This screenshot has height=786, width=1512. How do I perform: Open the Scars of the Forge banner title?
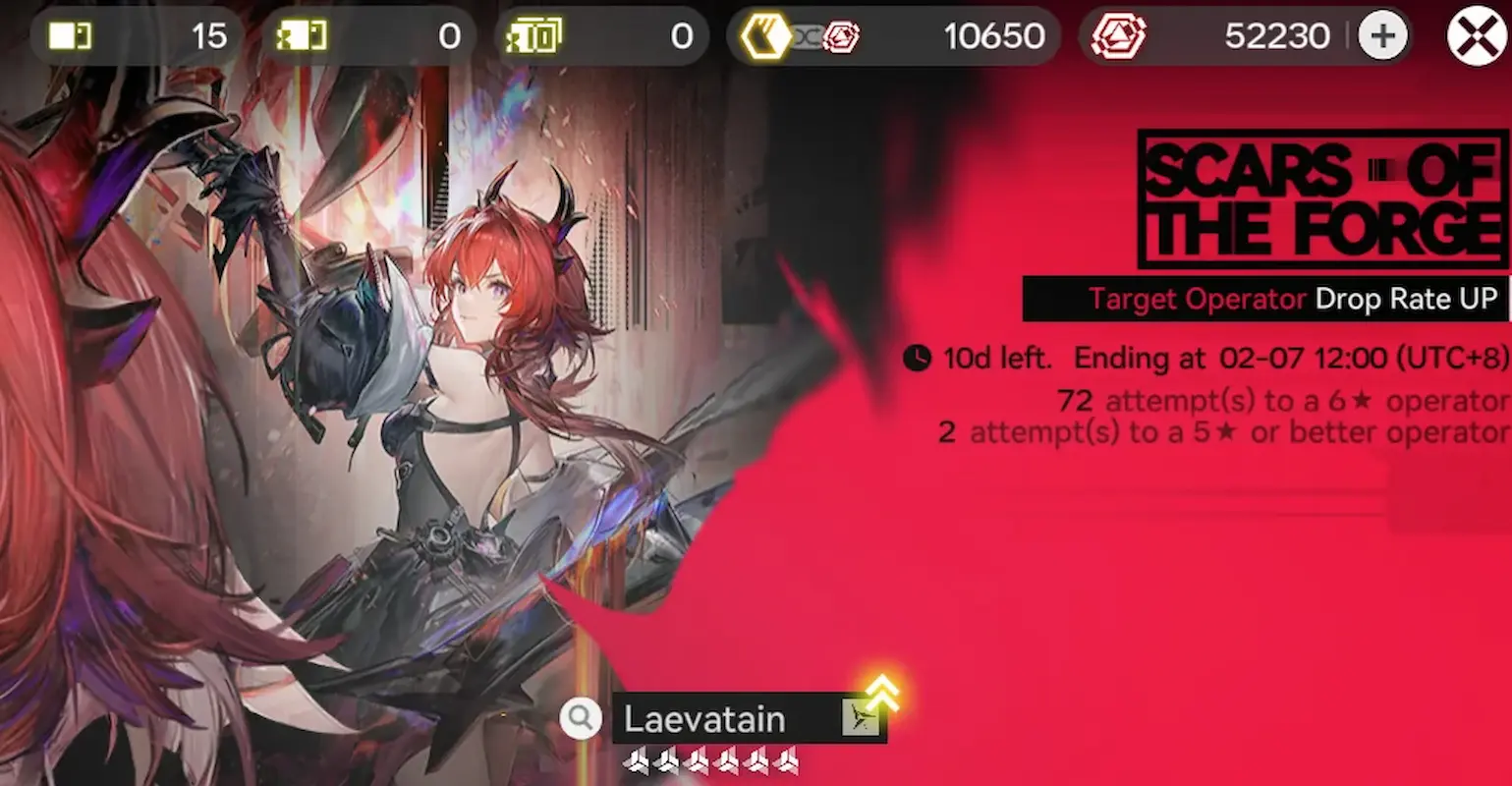click(1321, 199)
